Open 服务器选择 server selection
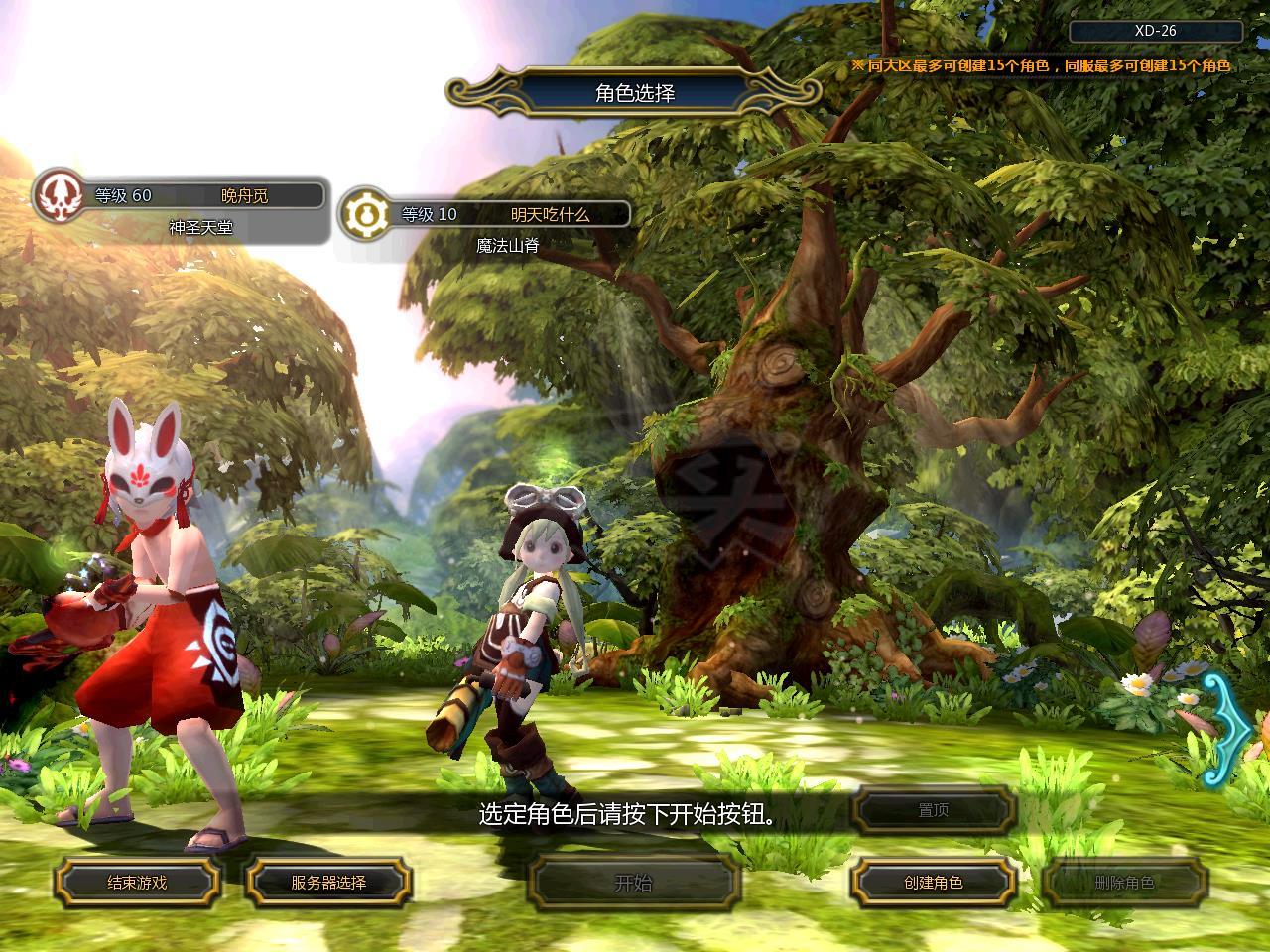This screenshot has height=952, width=1270. [x=328, y=883]
